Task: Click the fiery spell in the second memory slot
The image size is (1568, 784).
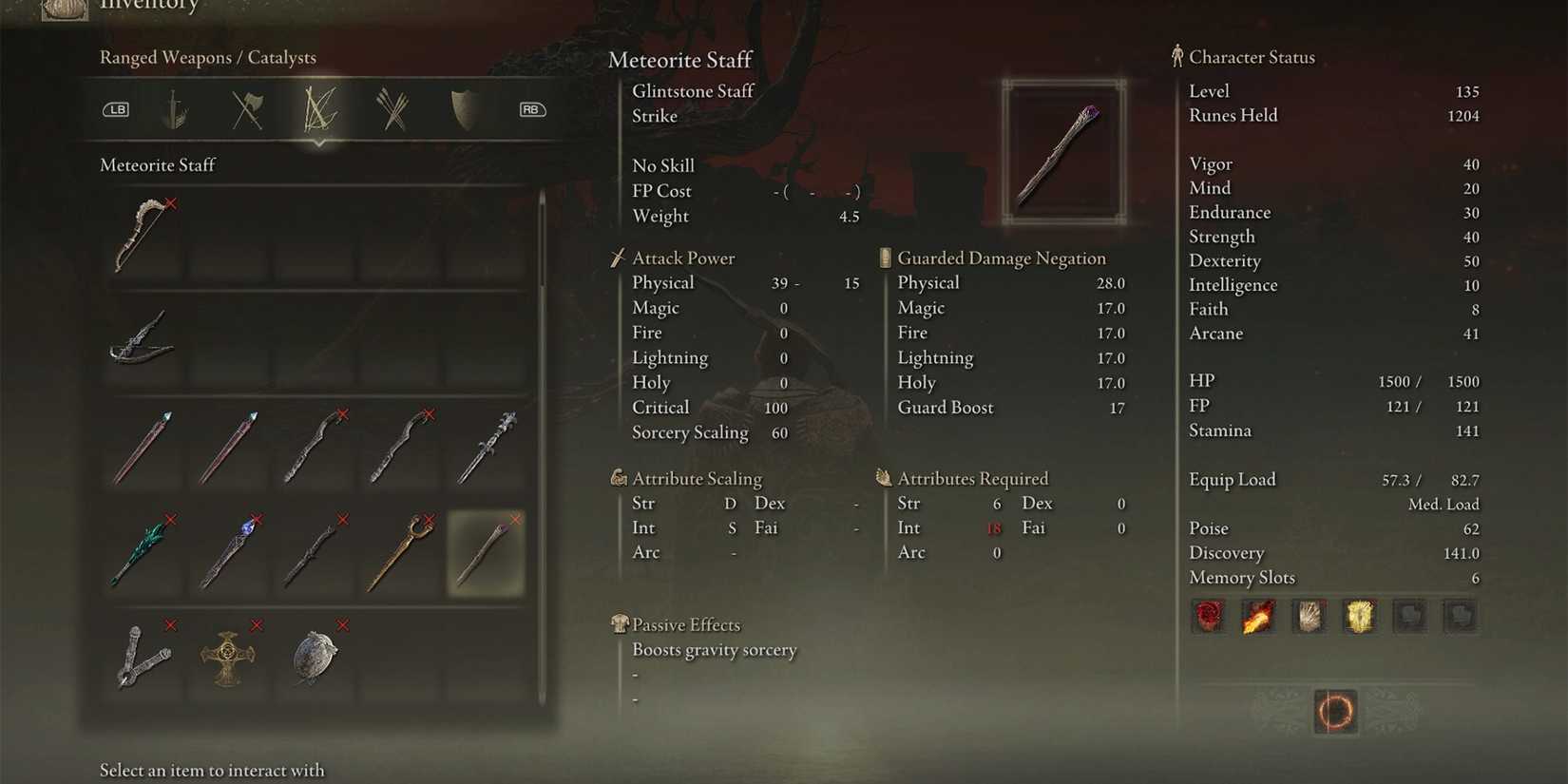Action: pos(1260,616)
